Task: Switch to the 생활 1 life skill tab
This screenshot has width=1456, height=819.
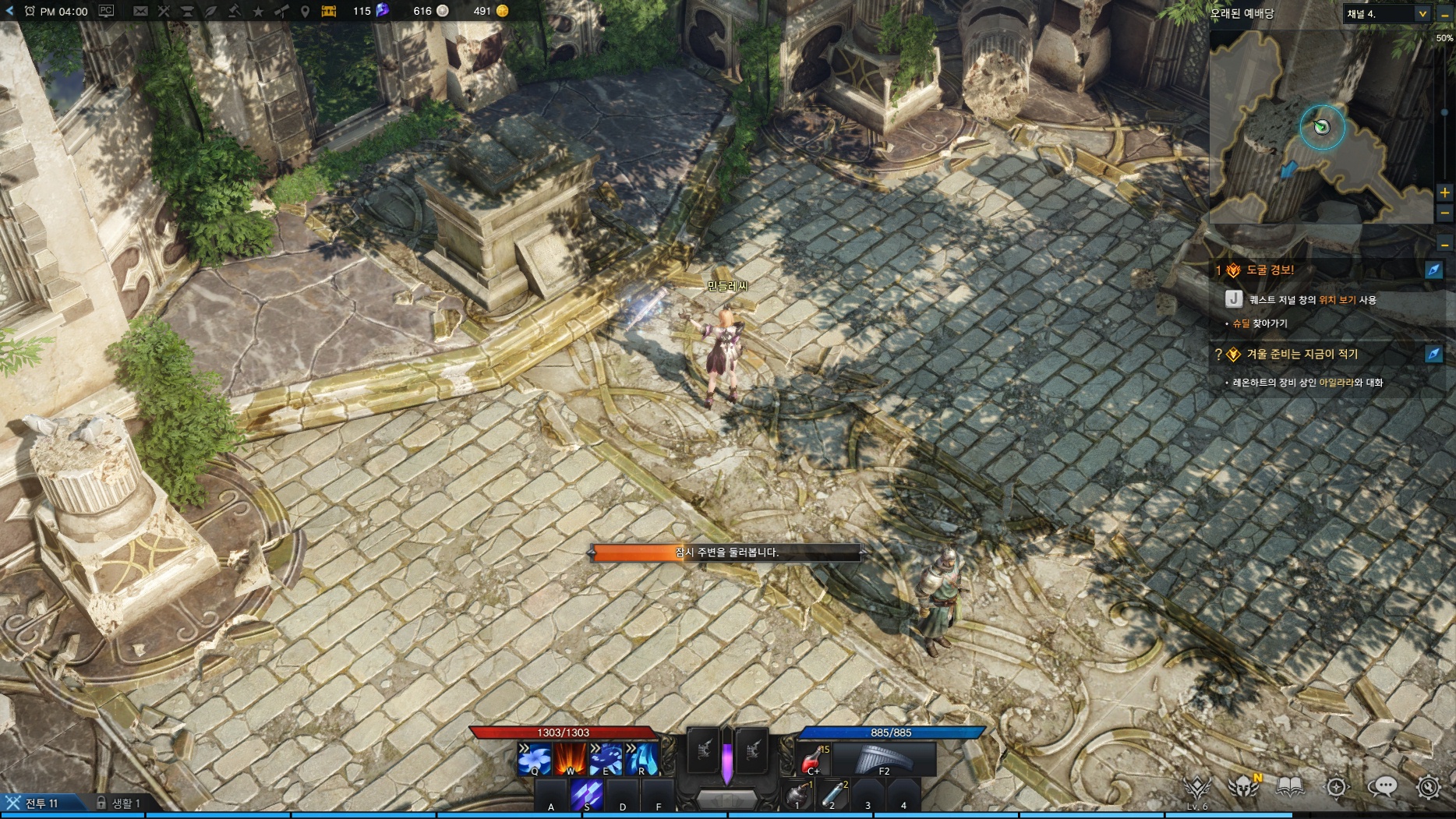Action: [118, 803]
